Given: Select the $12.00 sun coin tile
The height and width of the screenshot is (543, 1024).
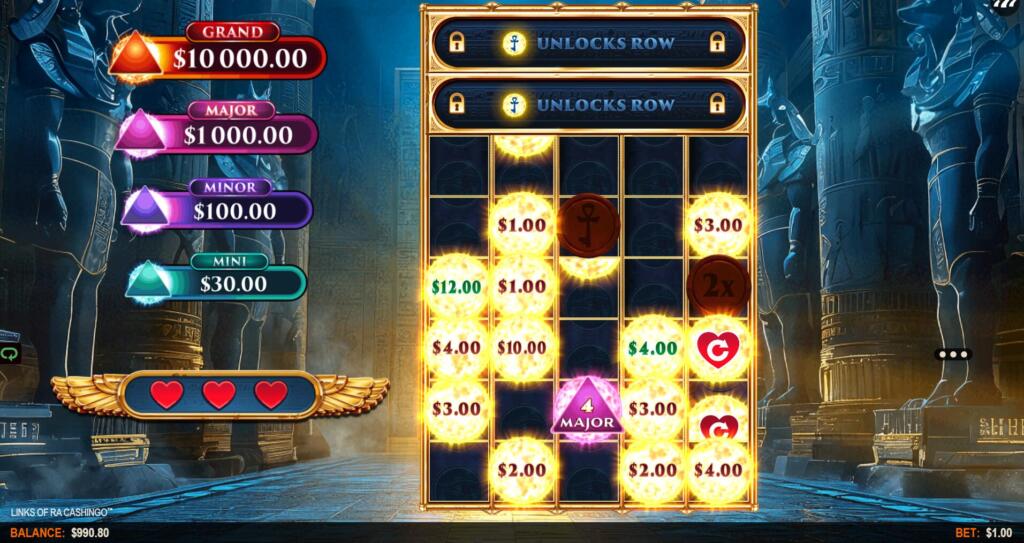Looking at the screenshot, I should (x=457, y=287).
